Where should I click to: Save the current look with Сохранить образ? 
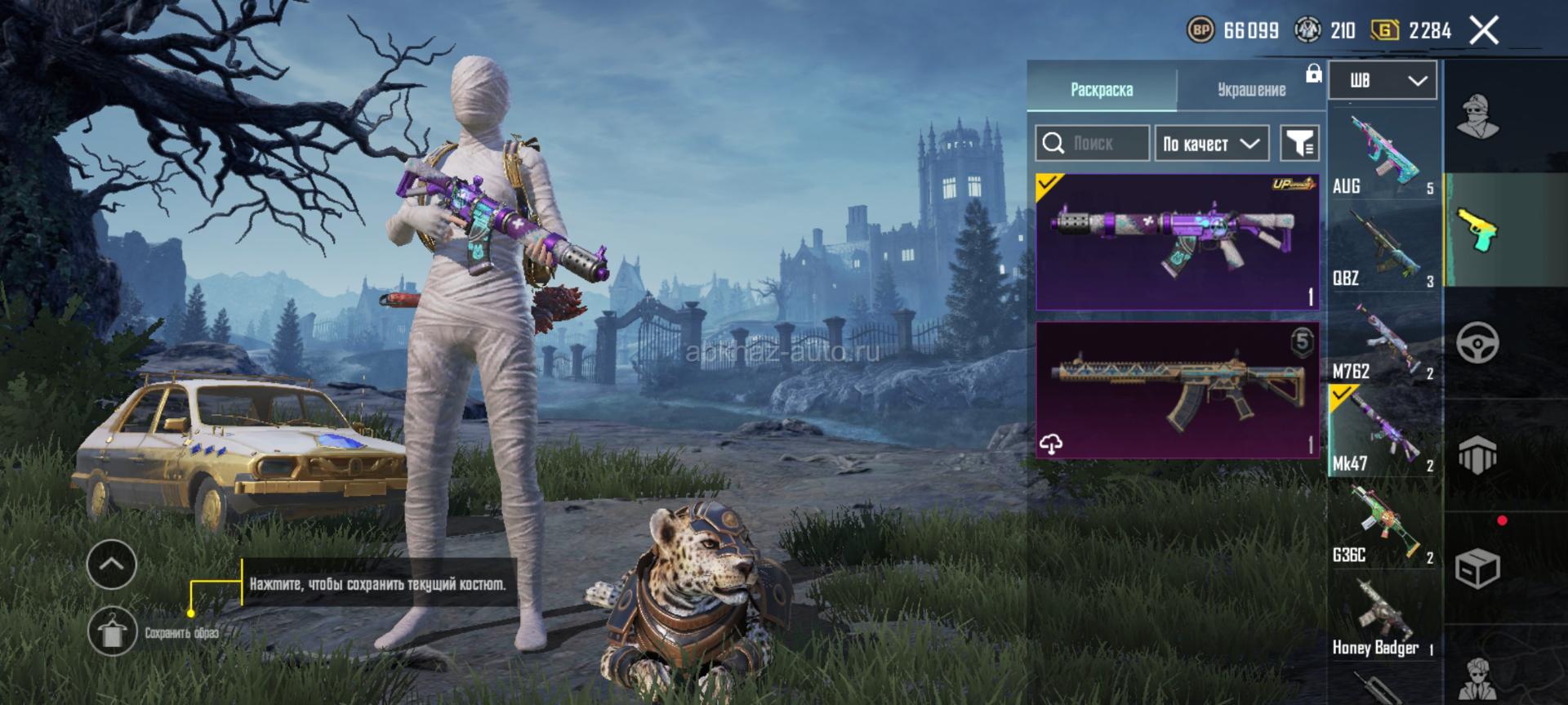(113, 631)
